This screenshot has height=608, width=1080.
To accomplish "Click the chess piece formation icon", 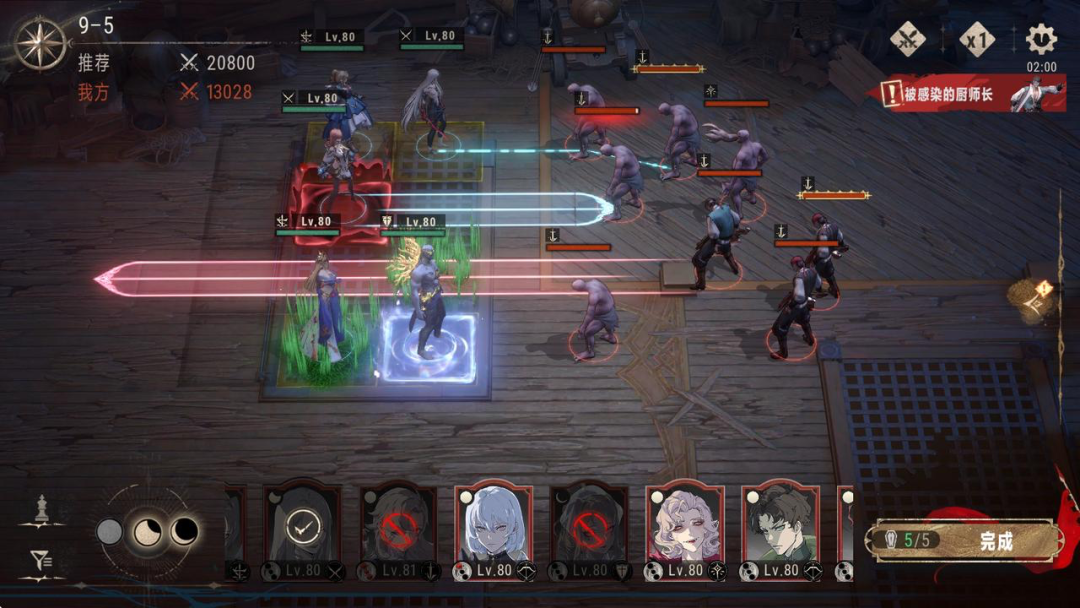I will pos(40,509).
